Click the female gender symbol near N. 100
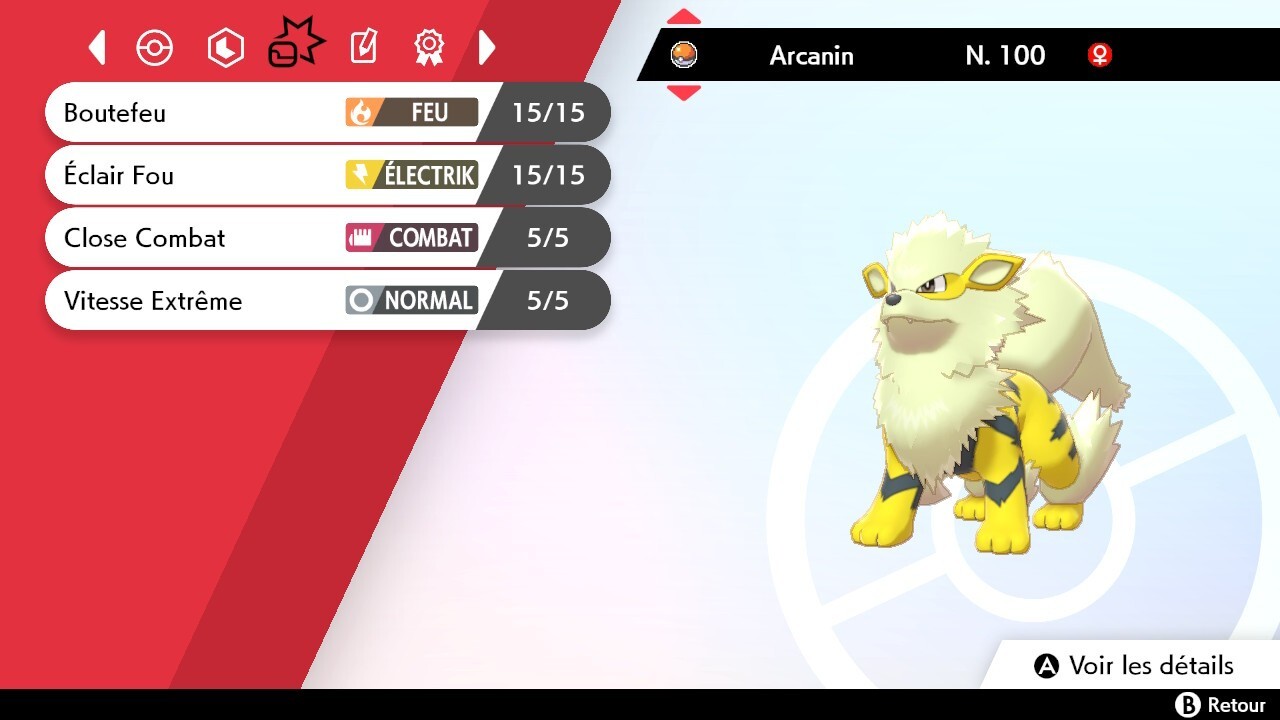The image size is (1280, 720). click(1100, 56)
